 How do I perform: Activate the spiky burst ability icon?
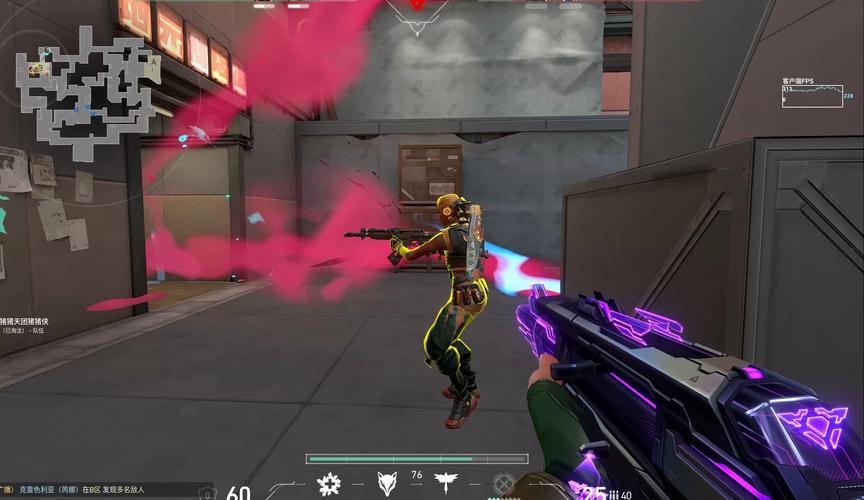[x=328, y=485]
